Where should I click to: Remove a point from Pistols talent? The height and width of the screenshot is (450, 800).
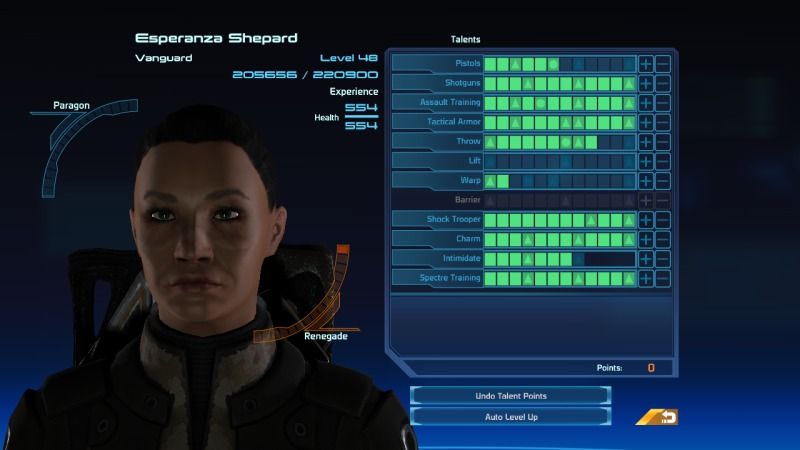(662, 64)
